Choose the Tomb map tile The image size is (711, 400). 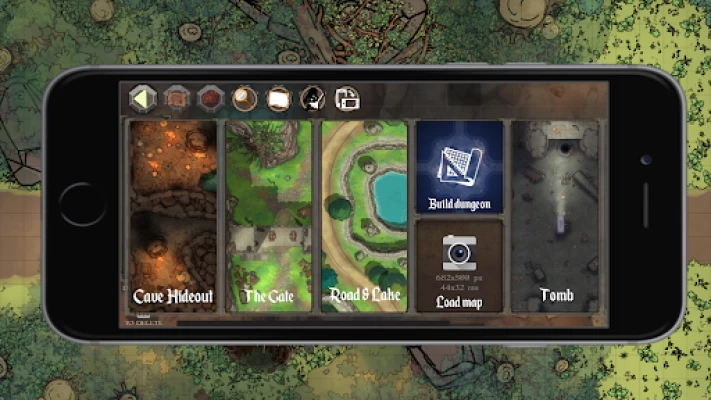point(556,215)
